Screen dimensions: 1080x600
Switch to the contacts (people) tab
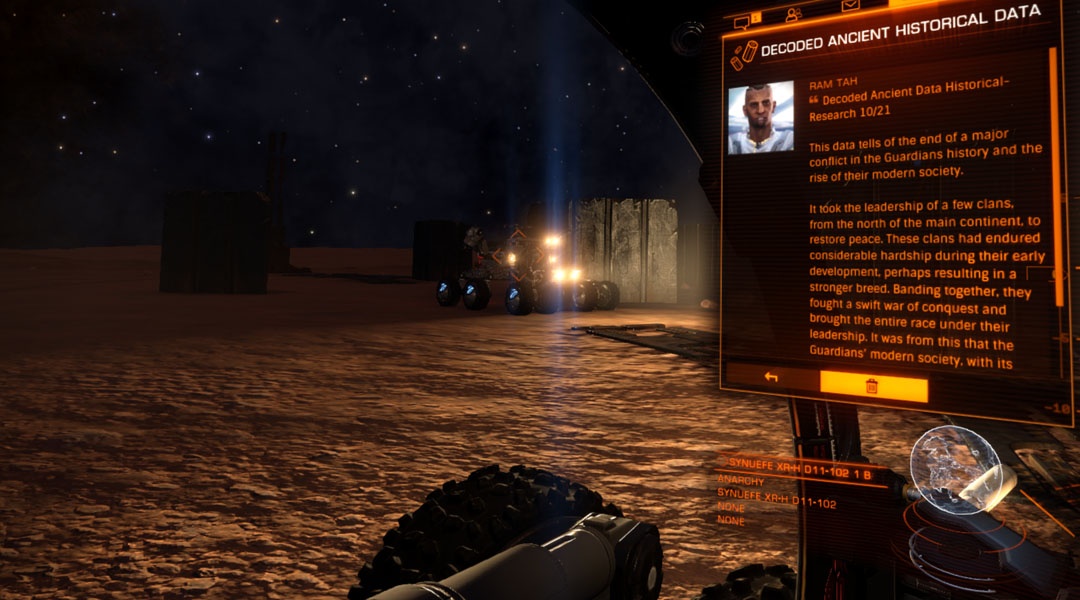(x=794, y=14)
